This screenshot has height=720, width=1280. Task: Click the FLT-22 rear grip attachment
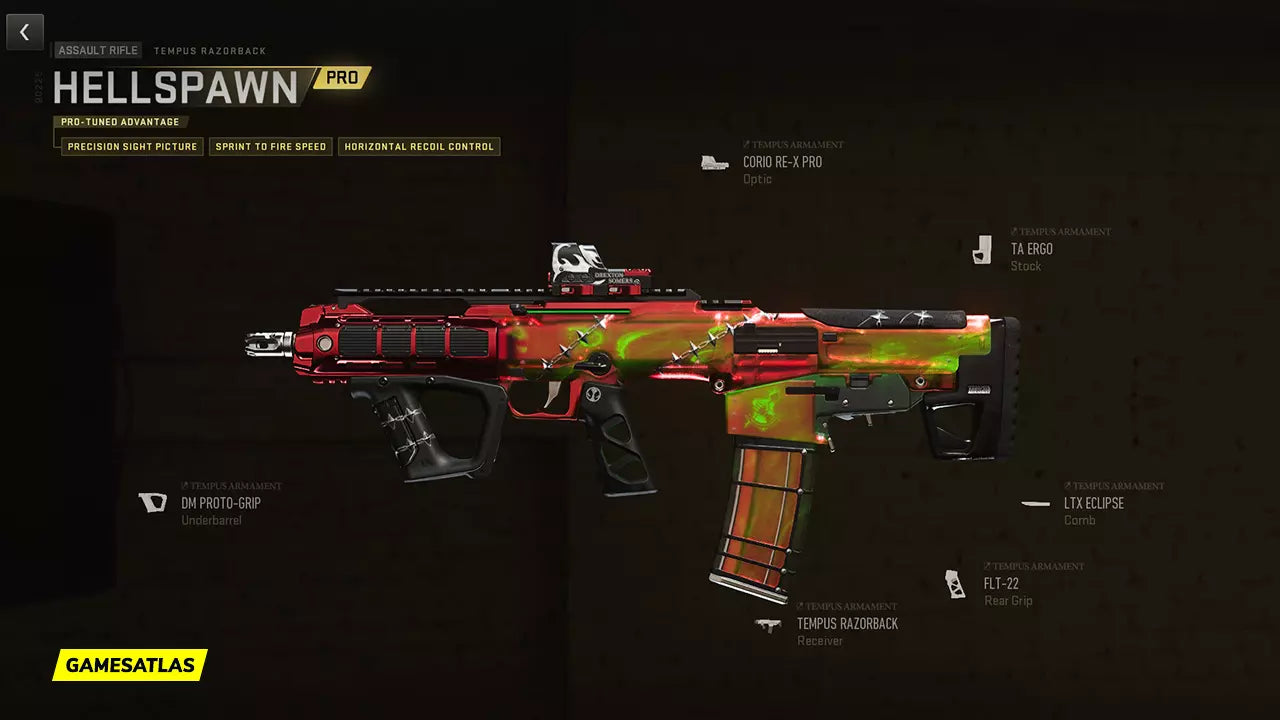[1000, 584]
